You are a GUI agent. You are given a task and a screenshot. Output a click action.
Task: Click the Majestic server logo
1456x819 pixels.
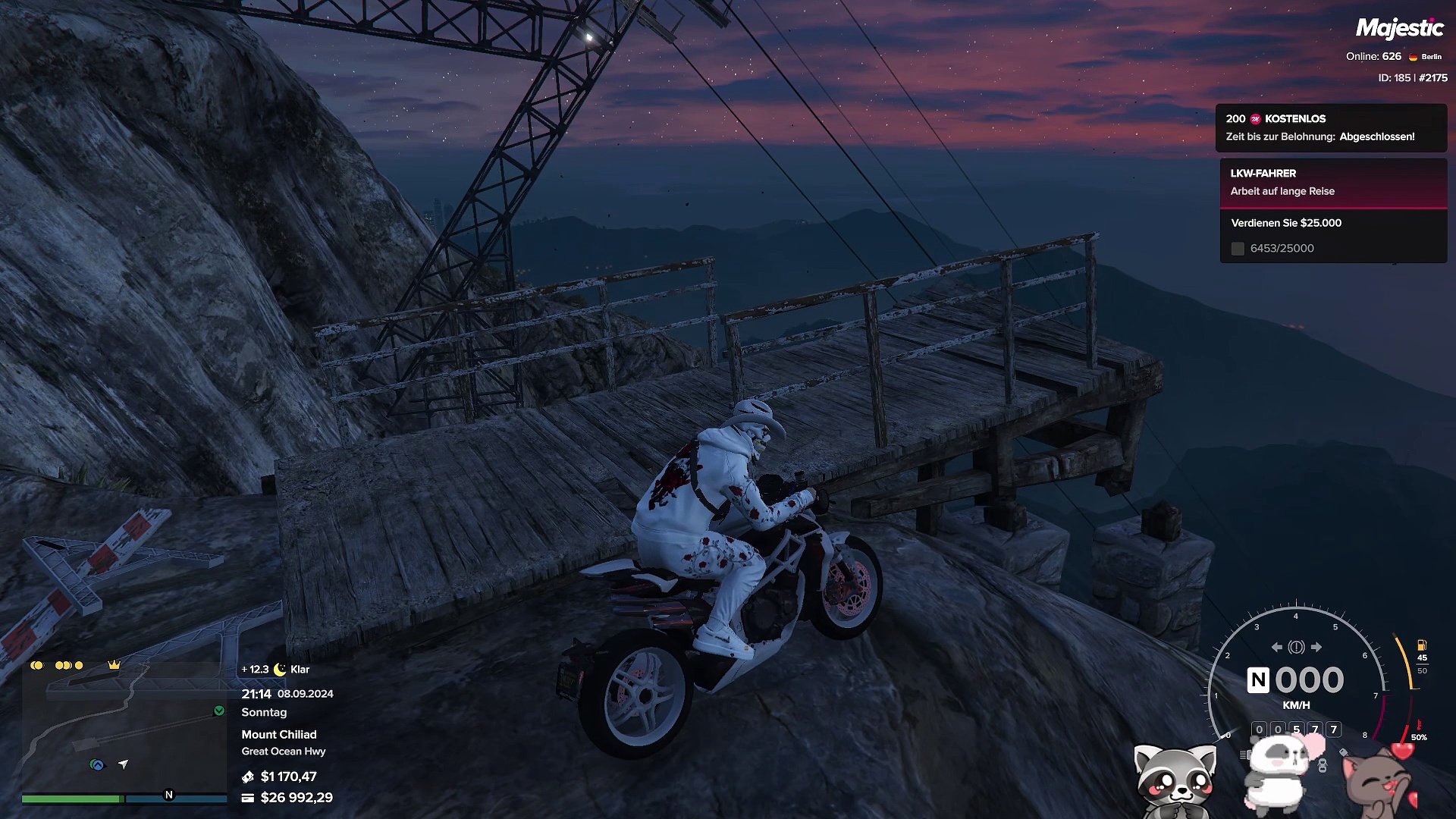[x=1399, y=28]
